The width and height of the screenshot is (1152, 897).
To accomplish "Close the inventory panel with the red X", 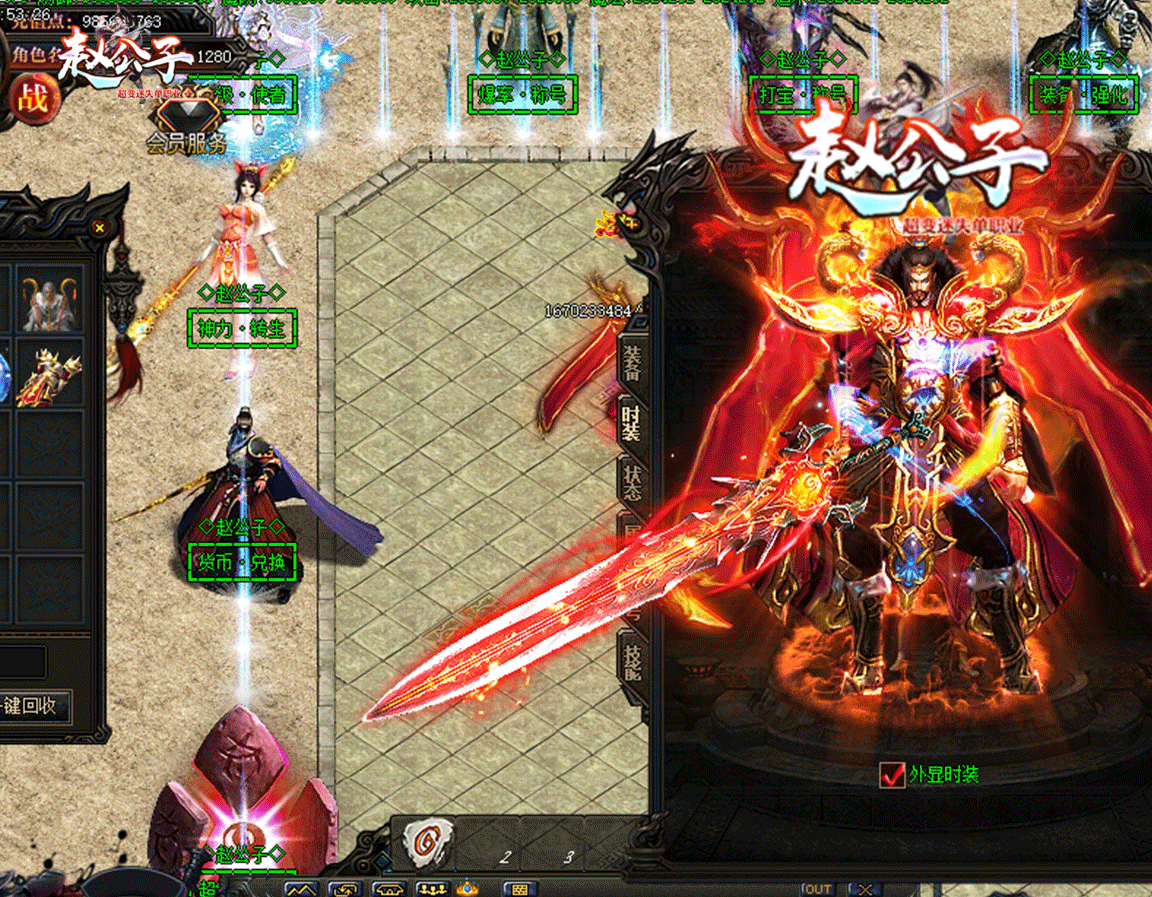I will point(99,228).
